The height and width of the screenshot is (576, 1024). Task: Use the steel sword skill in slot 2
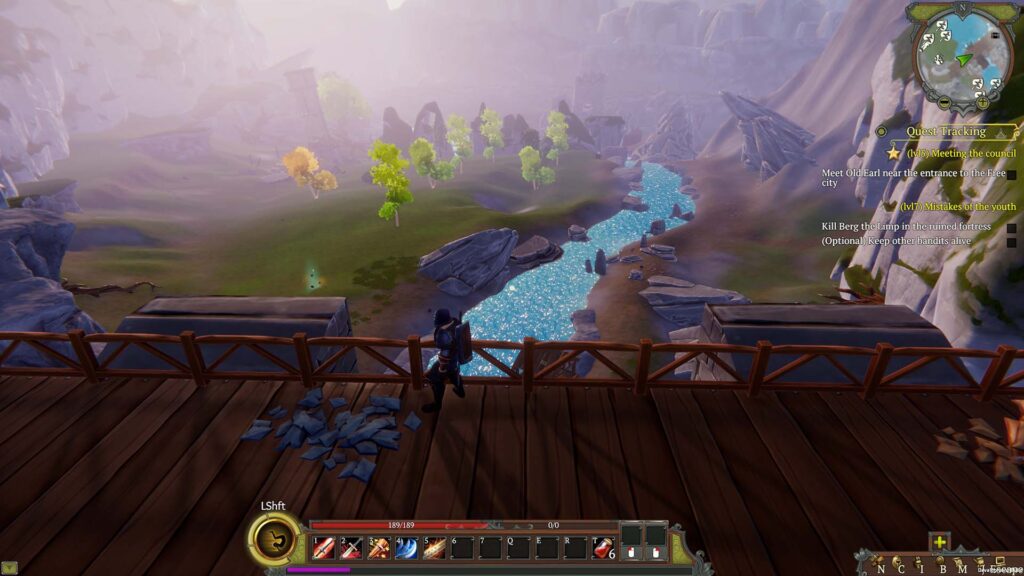(x=351, y=547)
